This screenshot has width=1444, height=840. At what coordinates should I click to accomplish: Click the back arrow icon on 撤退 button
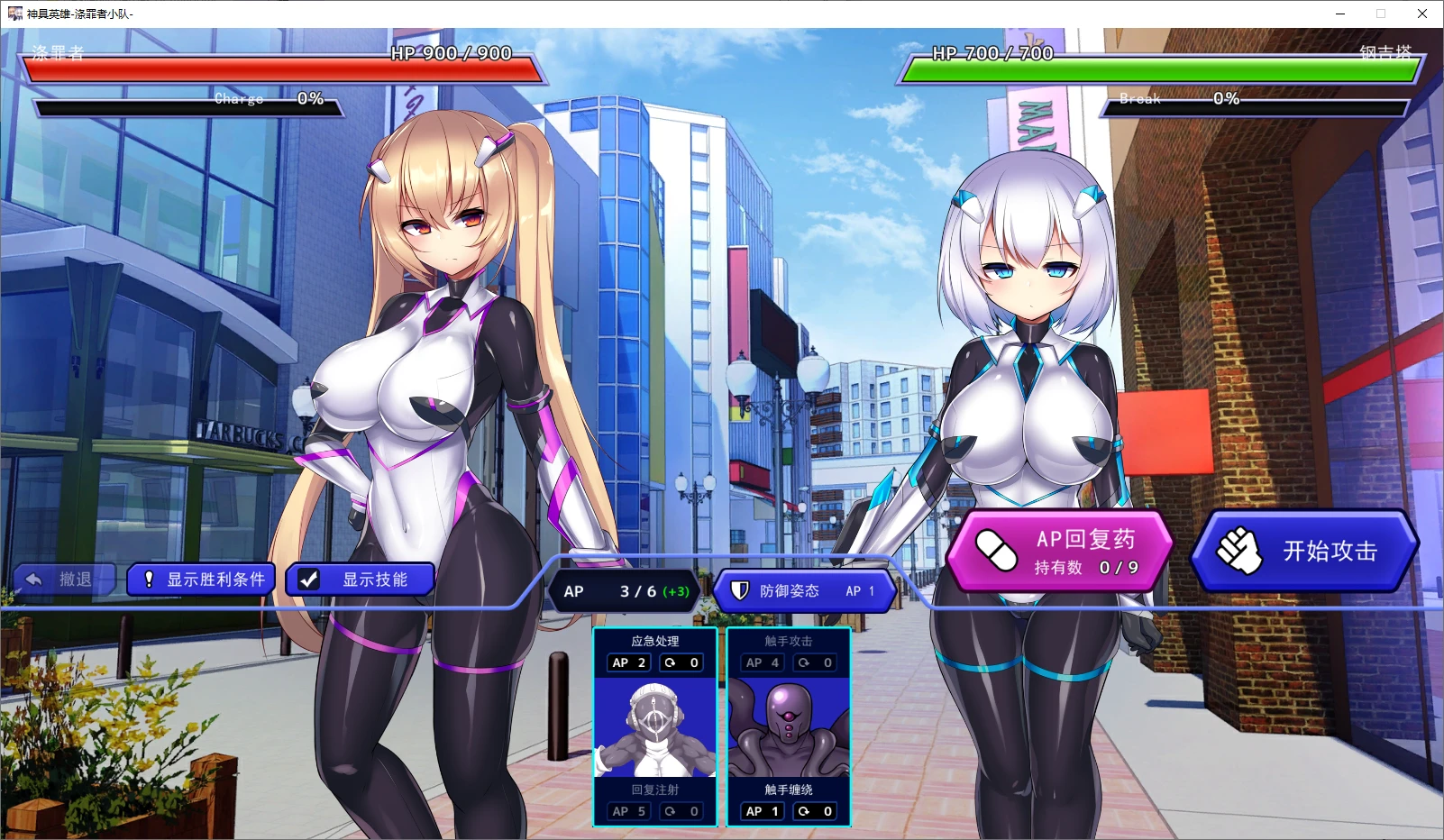coord(34,580)
